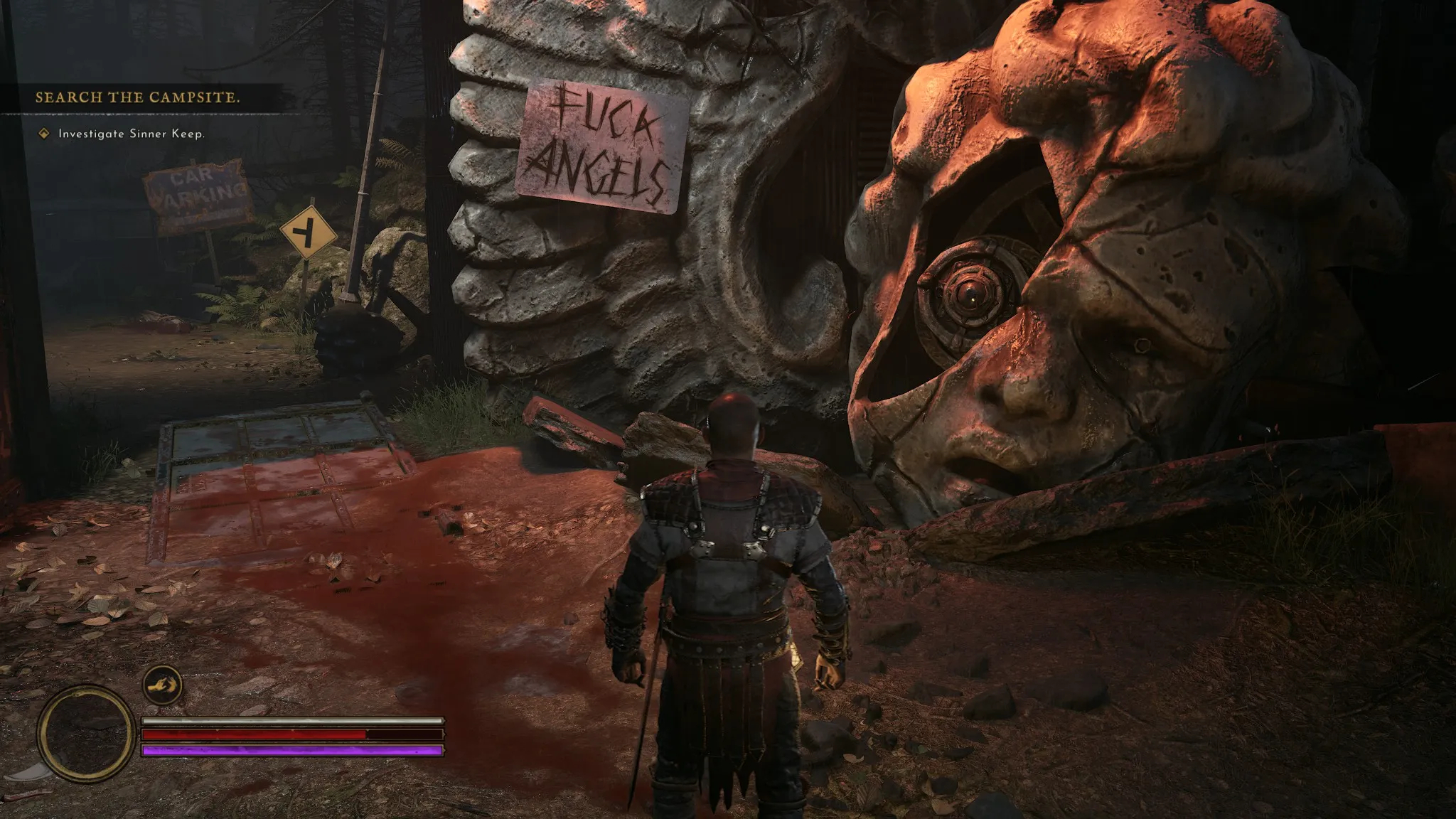Click the "Investigate Sinner Keep" objective

coord(131,134)
